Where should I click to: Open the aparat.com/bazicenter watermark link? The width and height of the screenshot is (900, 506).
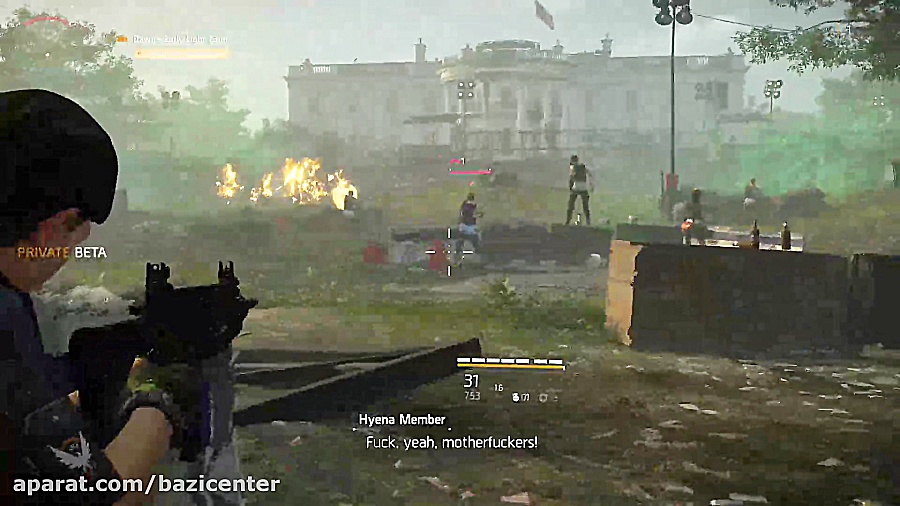tap(146, 485)
